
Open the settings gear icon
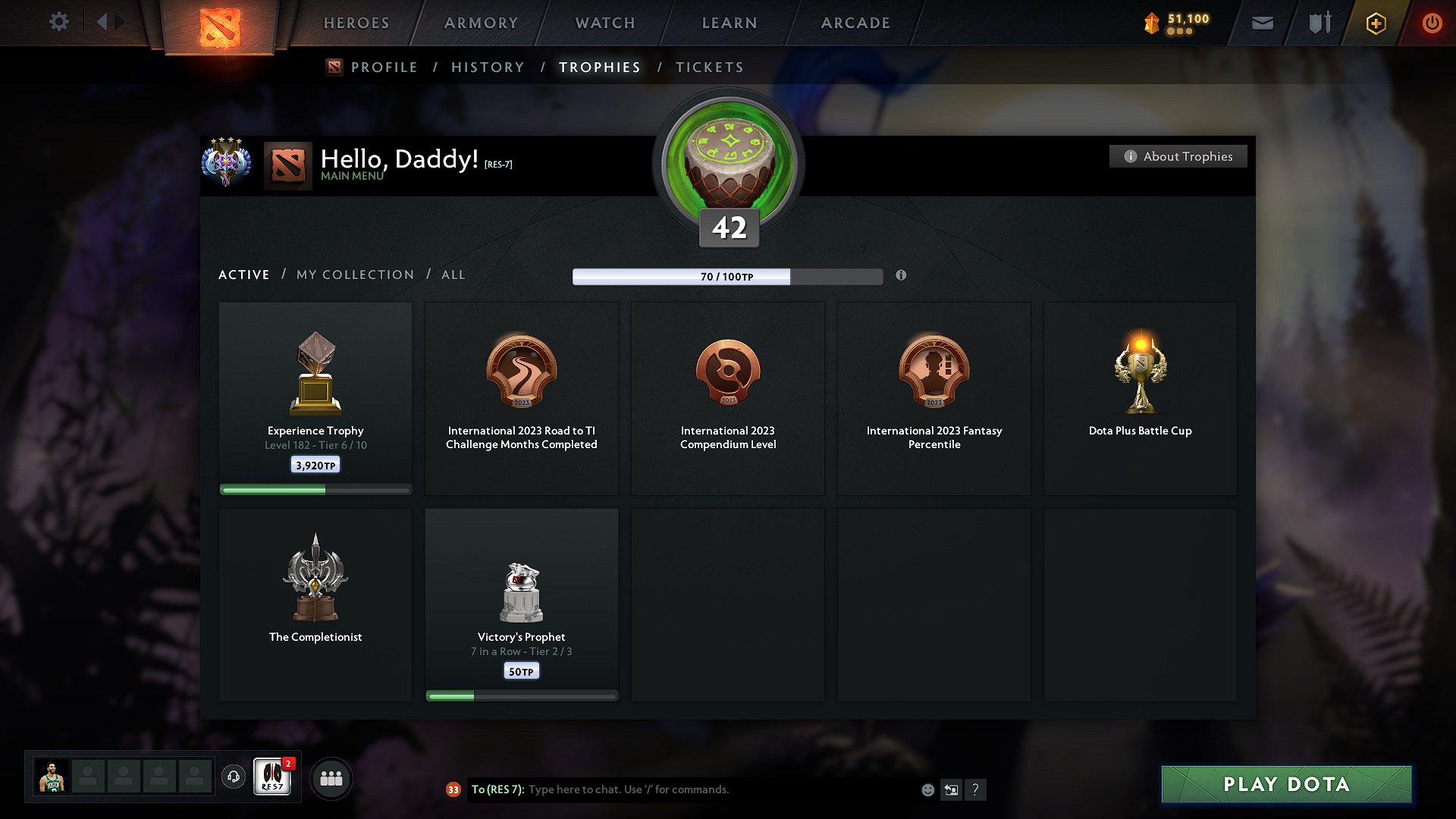click(58, 22)
